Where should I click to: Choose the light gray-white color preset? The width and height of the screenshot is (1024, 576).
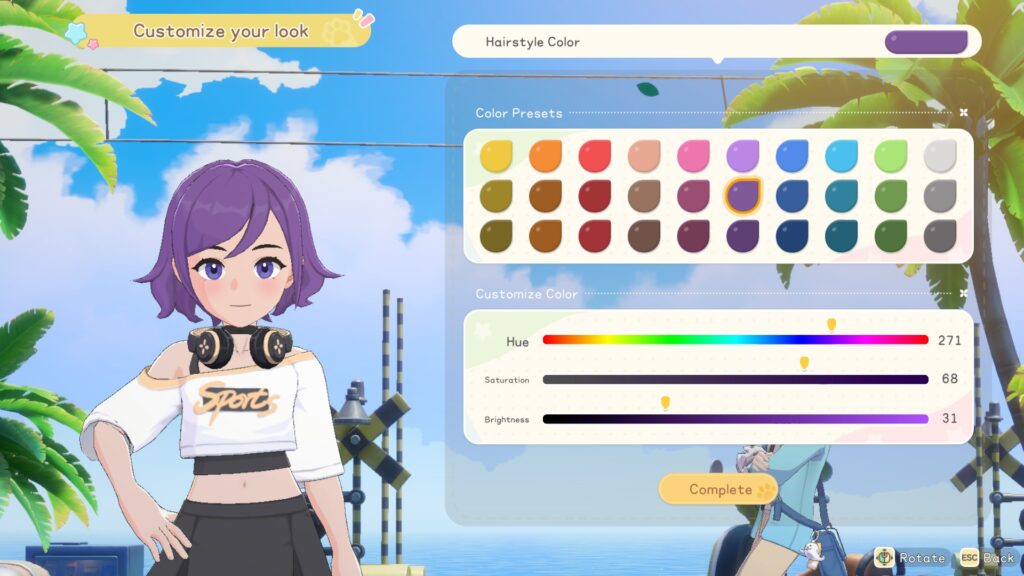click(x=939, y=155)
